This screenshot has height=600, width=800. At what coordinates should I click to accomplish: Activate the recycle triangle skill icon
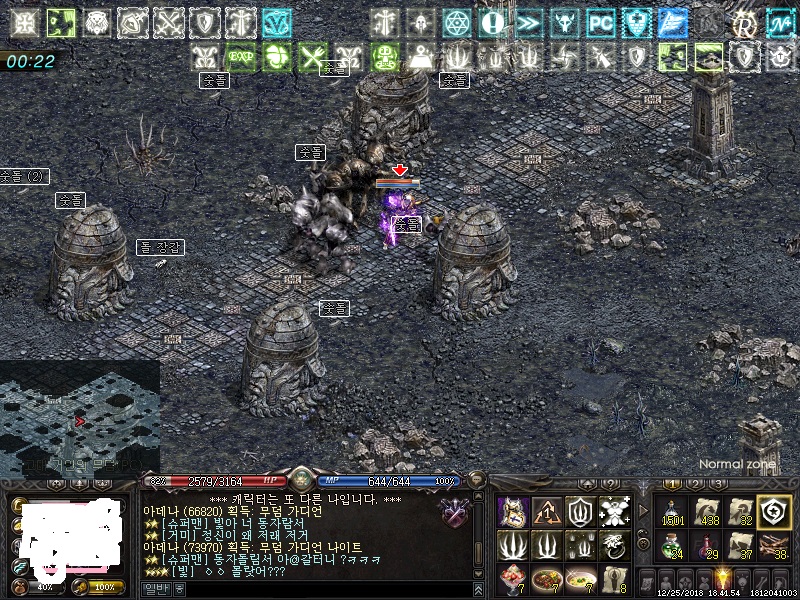(547, 512)
